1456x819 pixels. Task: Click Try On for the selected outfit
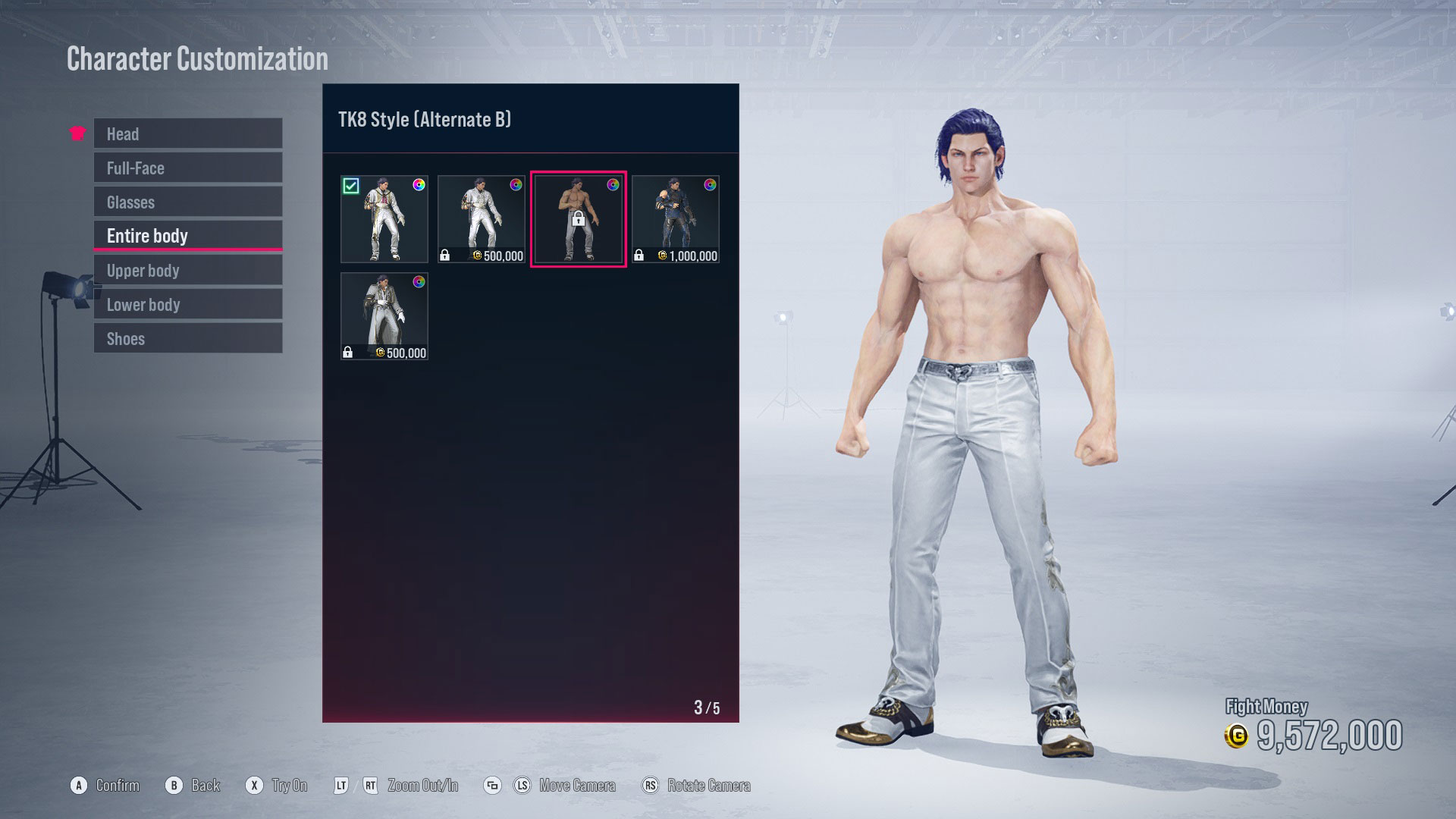coord(256,786)
